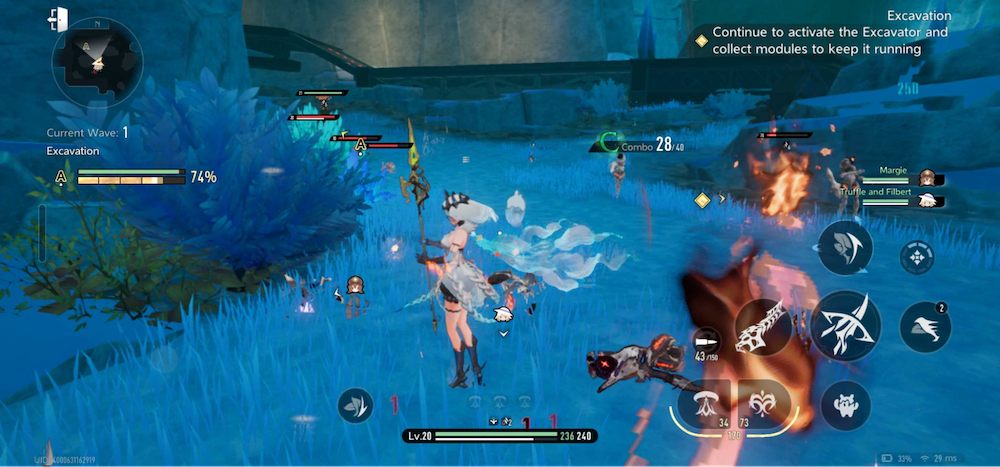
Task: Trigger the leaf-and-claw skill above the bow
Action: (845, 248)
